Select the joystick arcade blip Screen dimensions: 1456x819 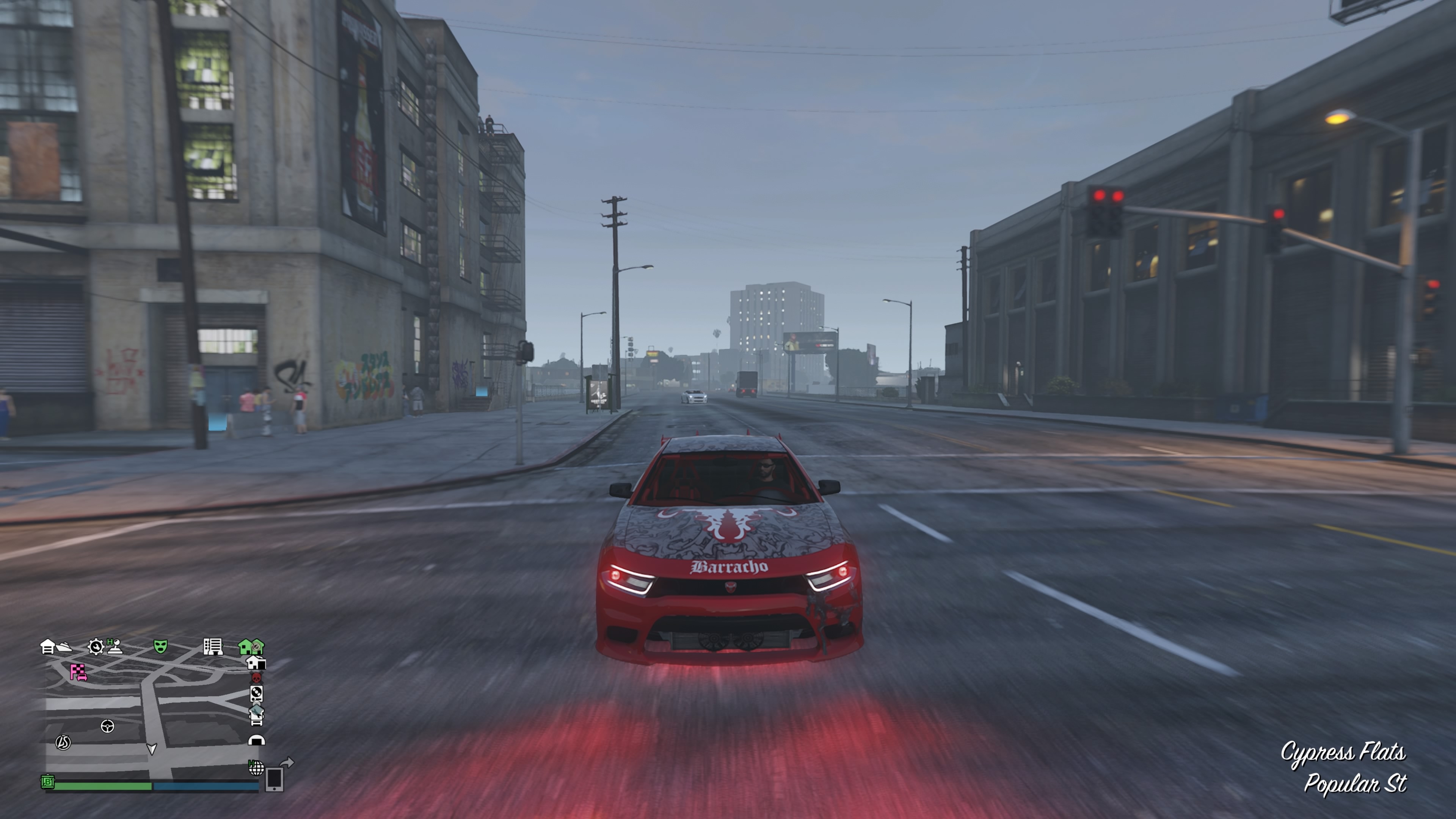click(x=115, y=646)
